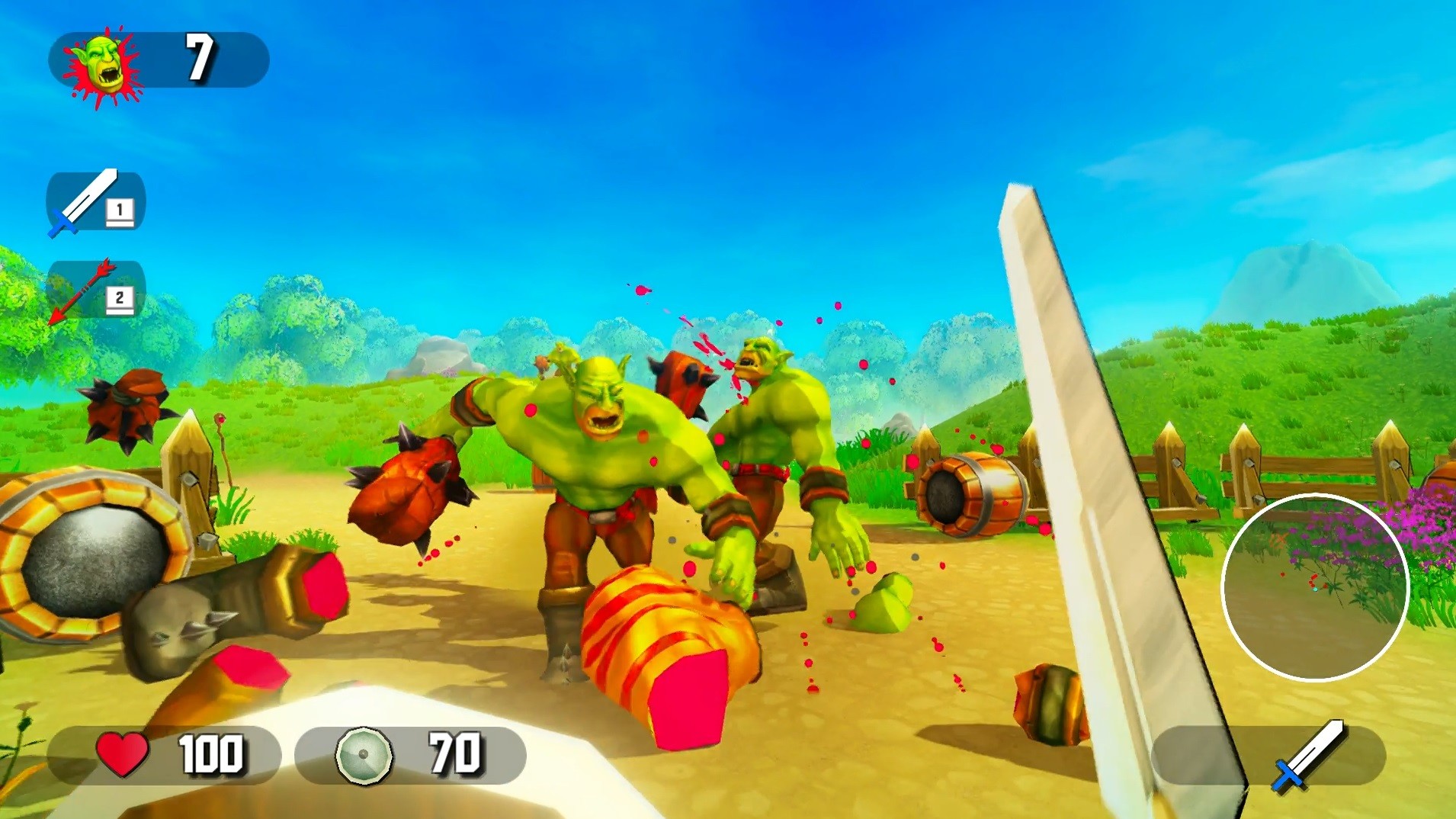Expand the health status panel

(x=168, y=753)
